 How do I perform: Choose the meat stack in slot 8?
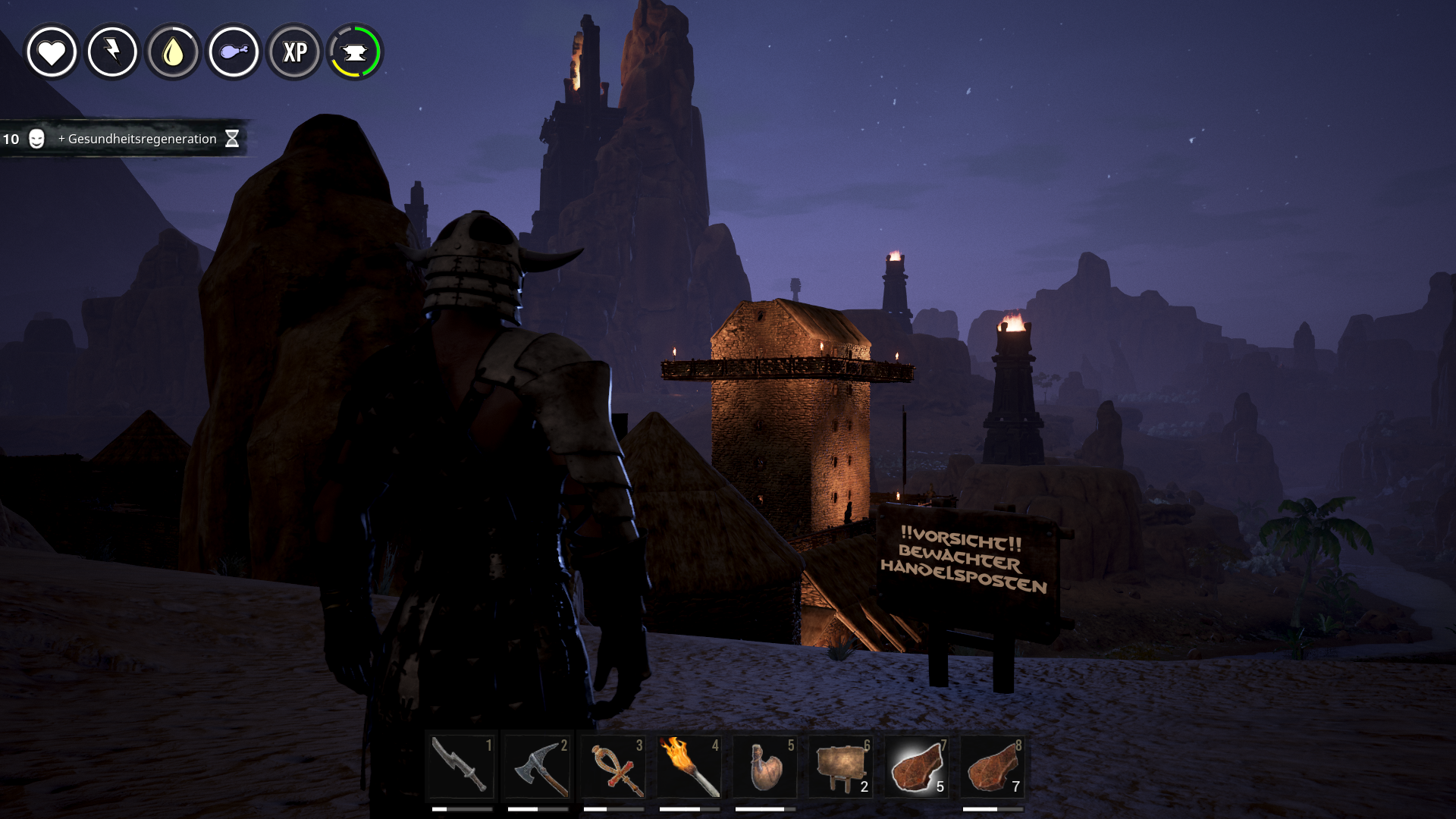click(x=992, y=767)
